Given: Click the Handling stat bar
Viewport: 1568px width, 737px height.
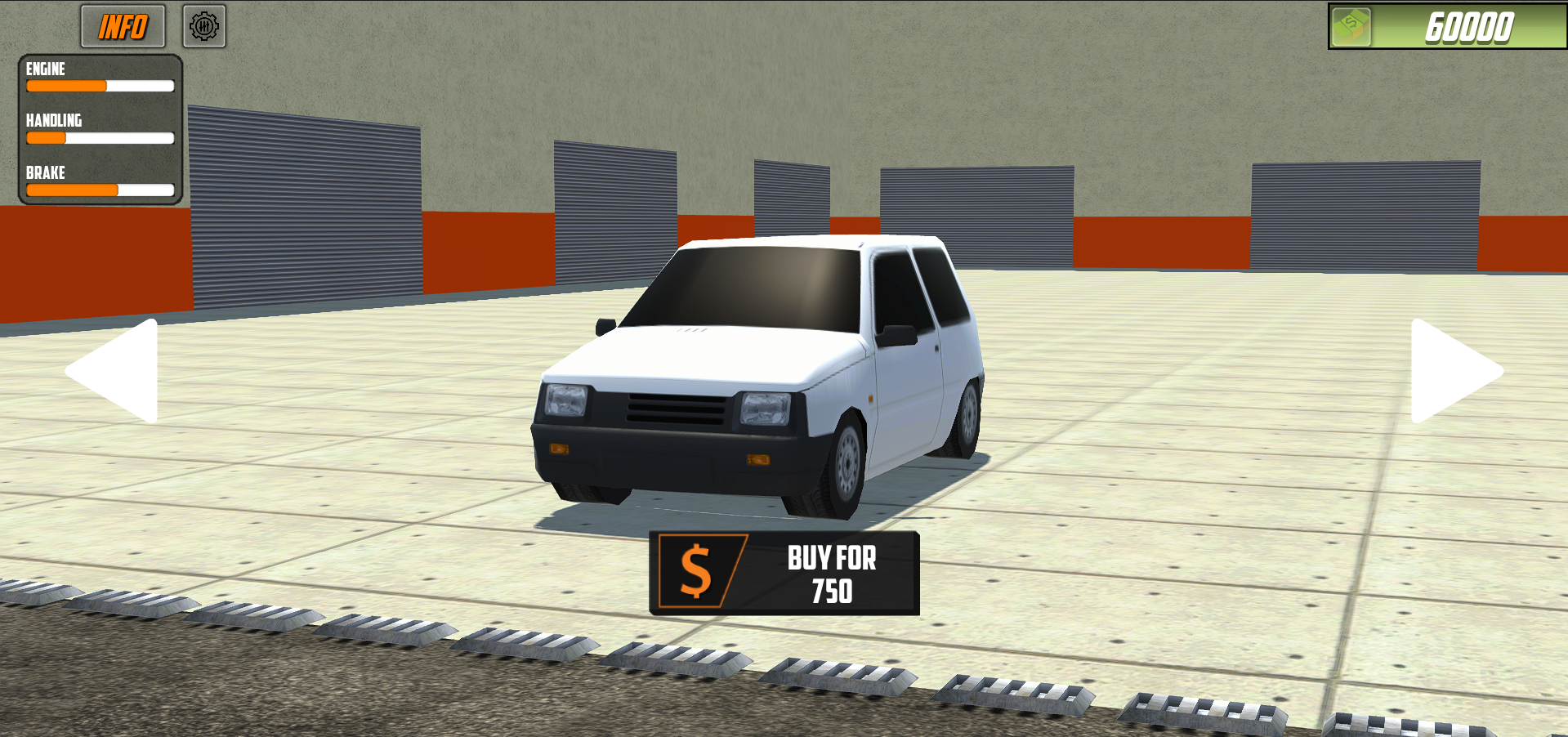Looking at the screenshot, I should tap(100, 138).
